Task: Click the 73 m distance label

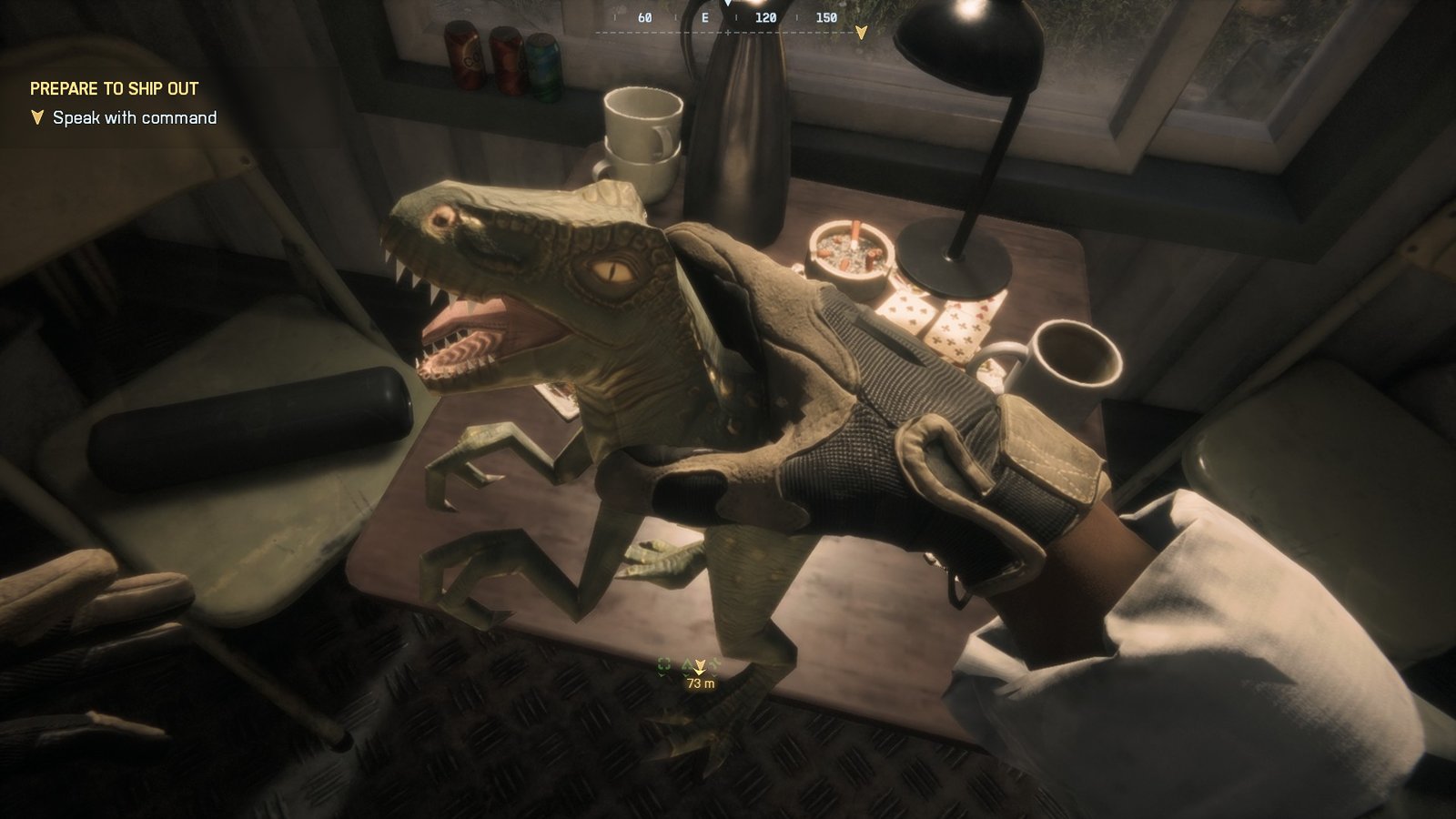Action: click(x=701, y=682)
